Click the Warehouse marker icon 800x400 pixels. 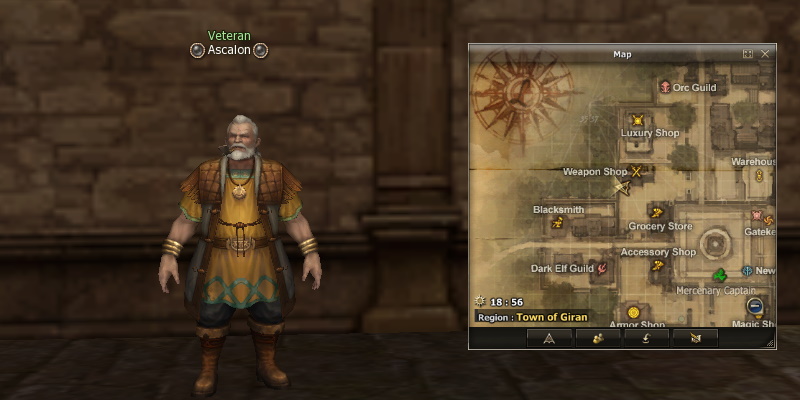759,176
